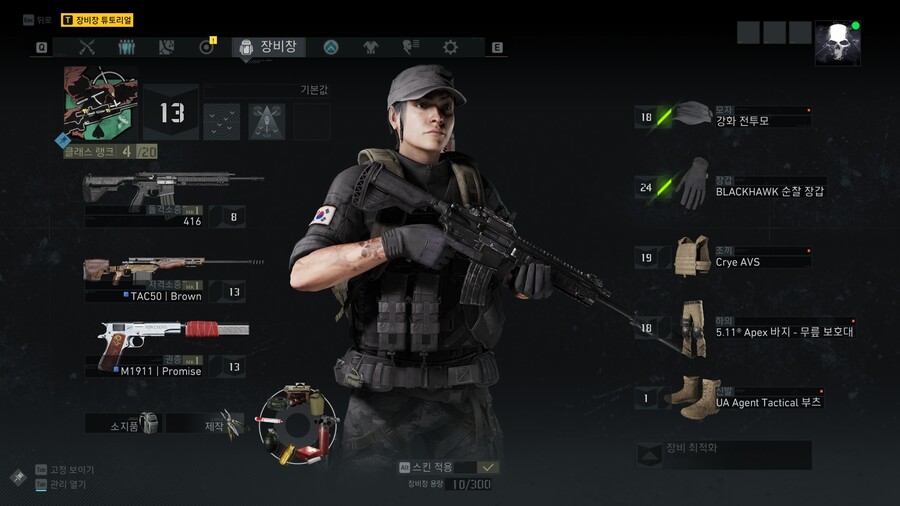Select the class emblem with spade
This screenshot has height=506, width=900.
pyautogui.click(x=99, y=103)
